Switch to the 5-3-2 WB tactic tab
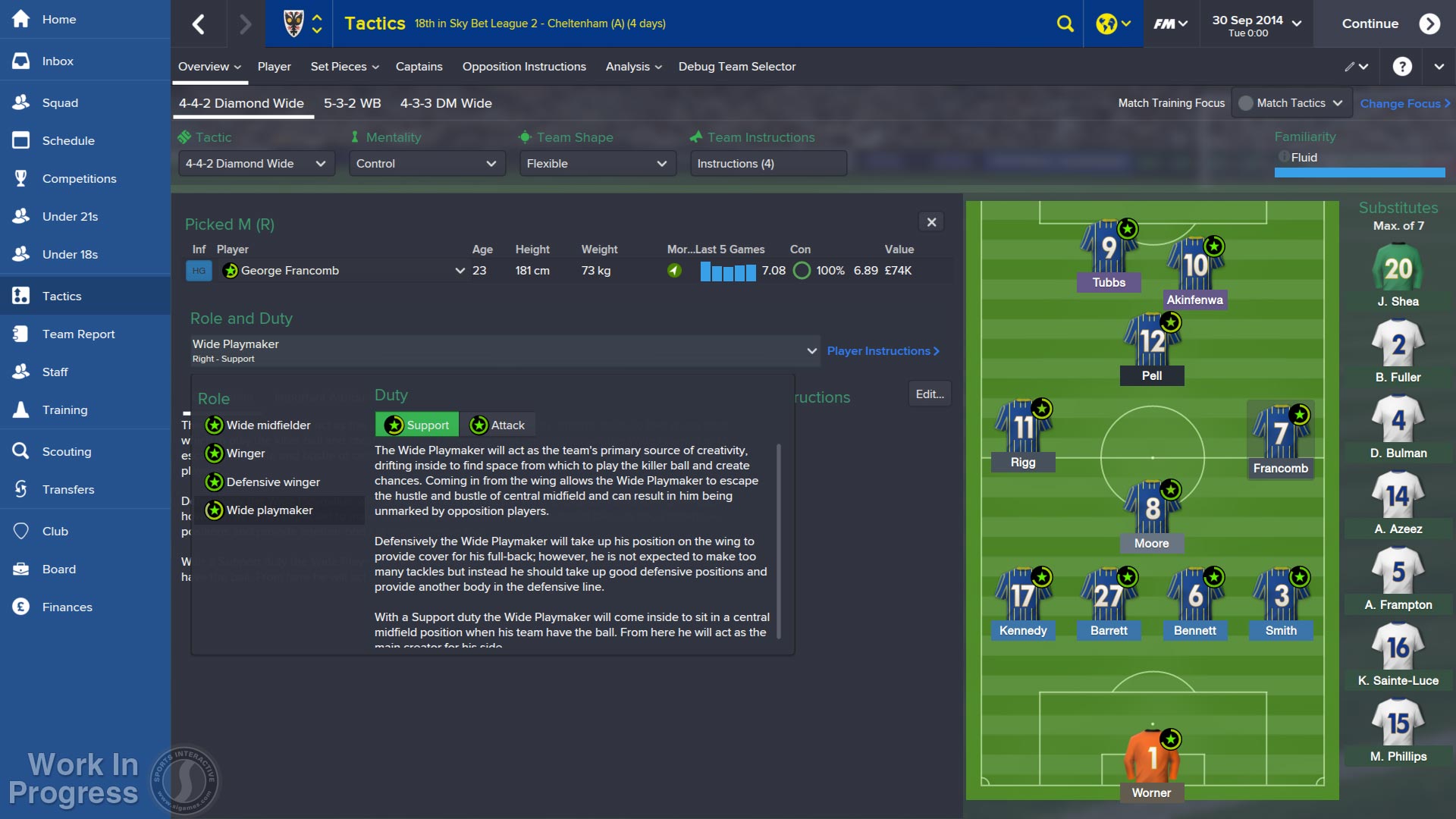This screenshot has width=1456, height=819. (352, 103)
